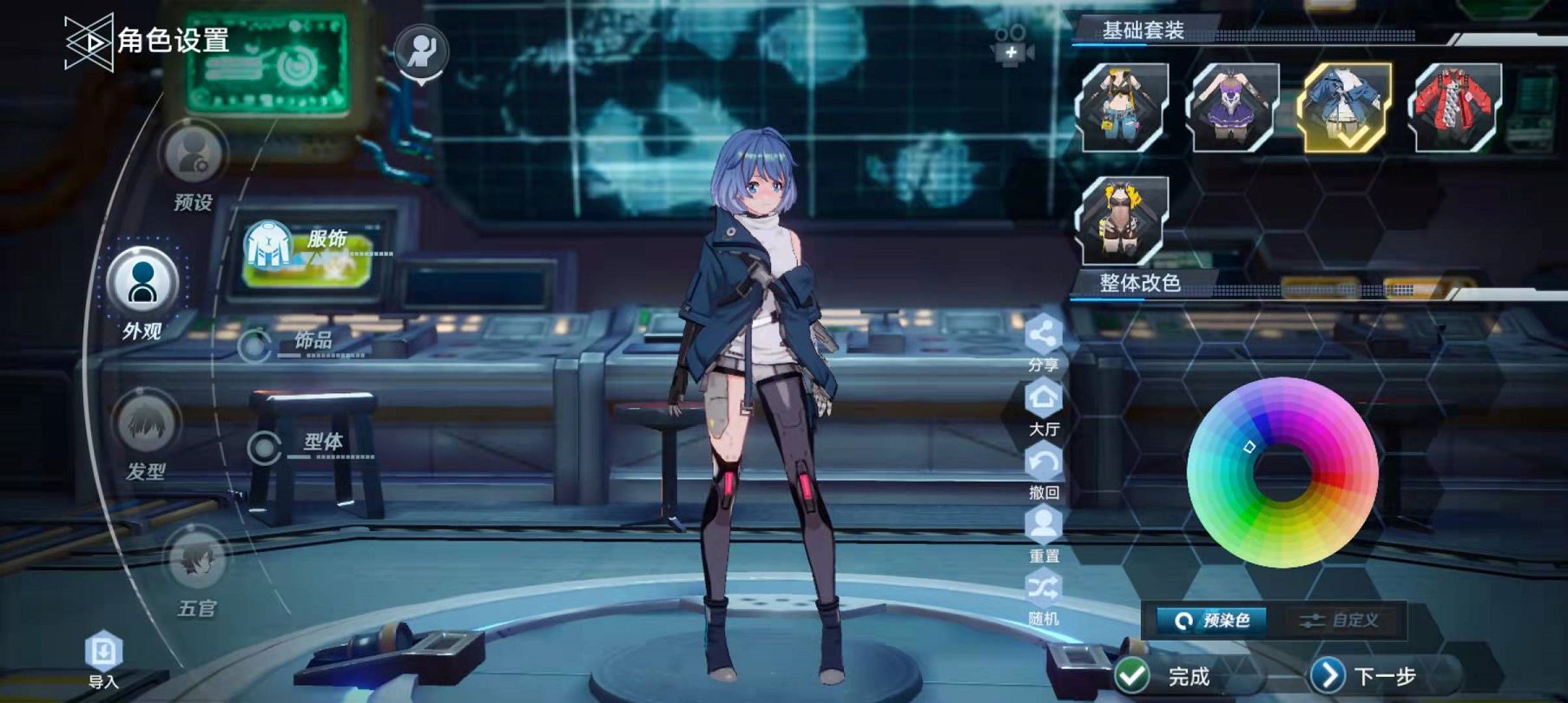Open the 饰品 accessories sub-menu

click(x=300, y=343)
